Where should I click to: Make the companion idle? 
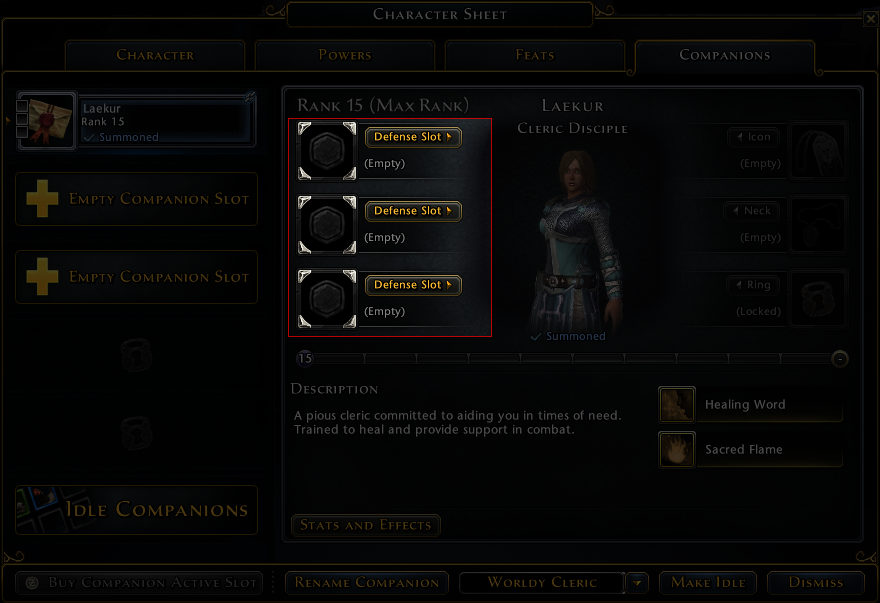point(708,582)
